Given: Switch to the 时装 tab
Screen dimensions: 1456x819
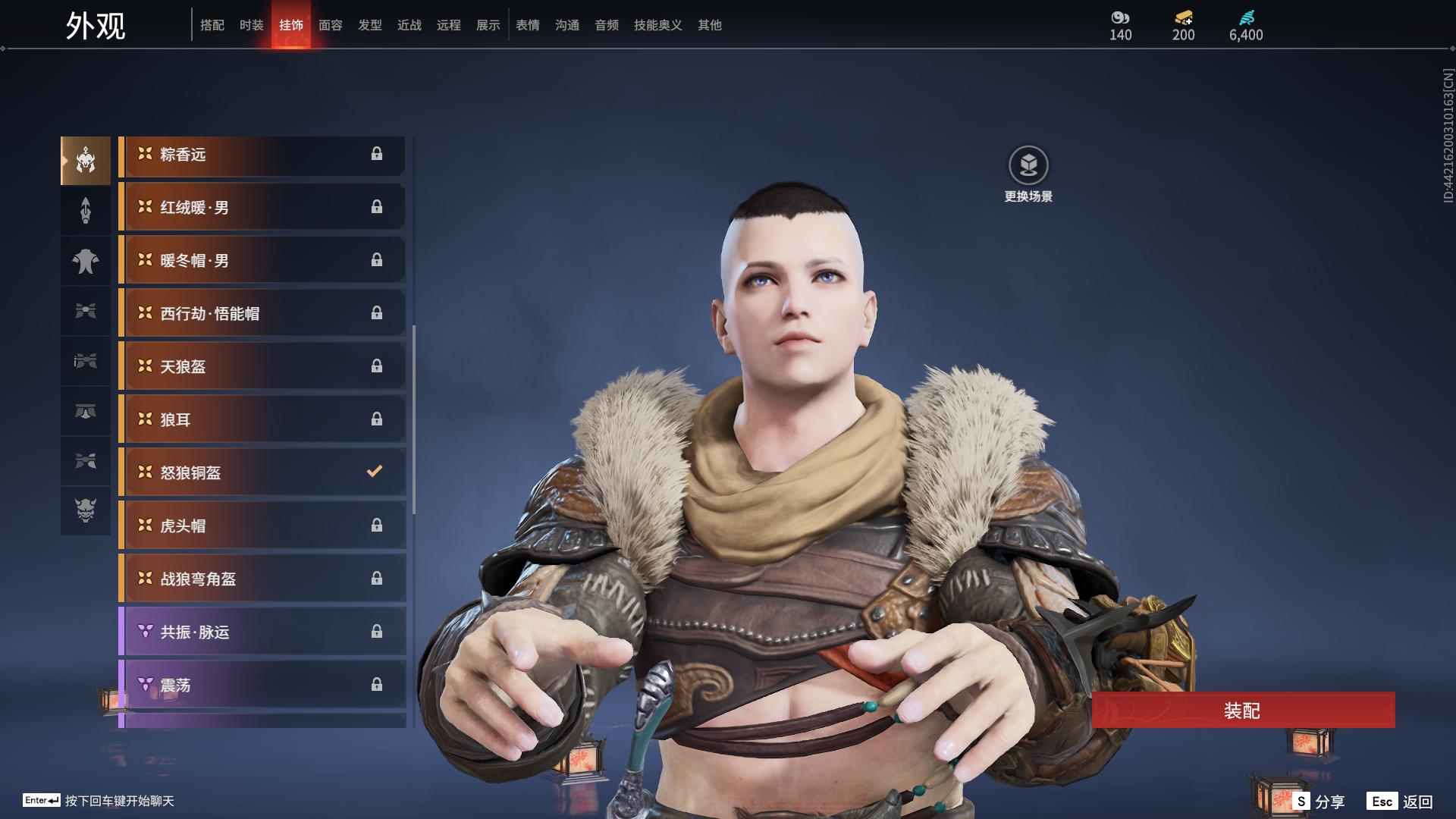Looking at the screenshot, I should click(x=251, y=25).
